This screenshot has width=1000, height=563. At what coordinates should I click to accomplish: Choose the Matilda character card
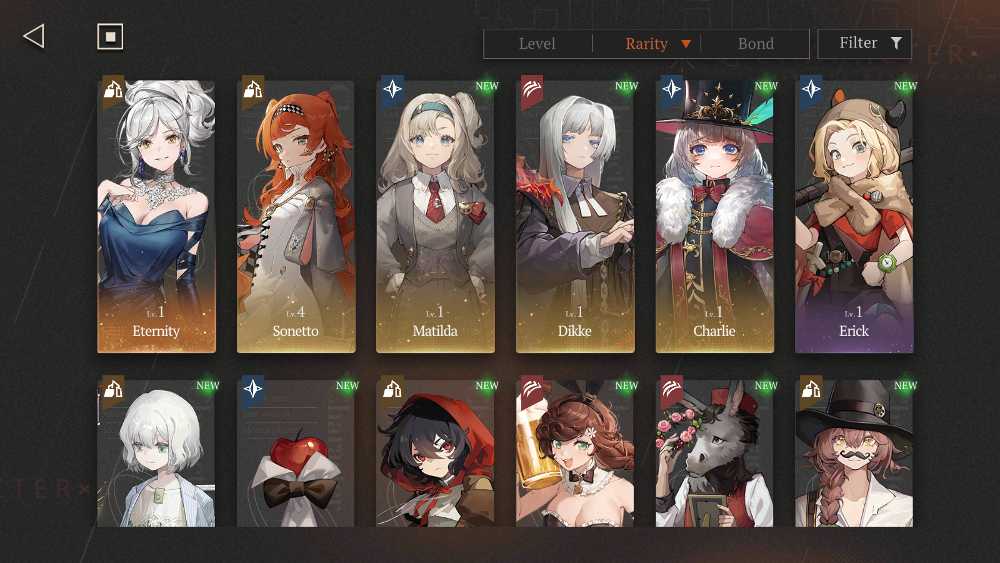(x=435, y=215)
